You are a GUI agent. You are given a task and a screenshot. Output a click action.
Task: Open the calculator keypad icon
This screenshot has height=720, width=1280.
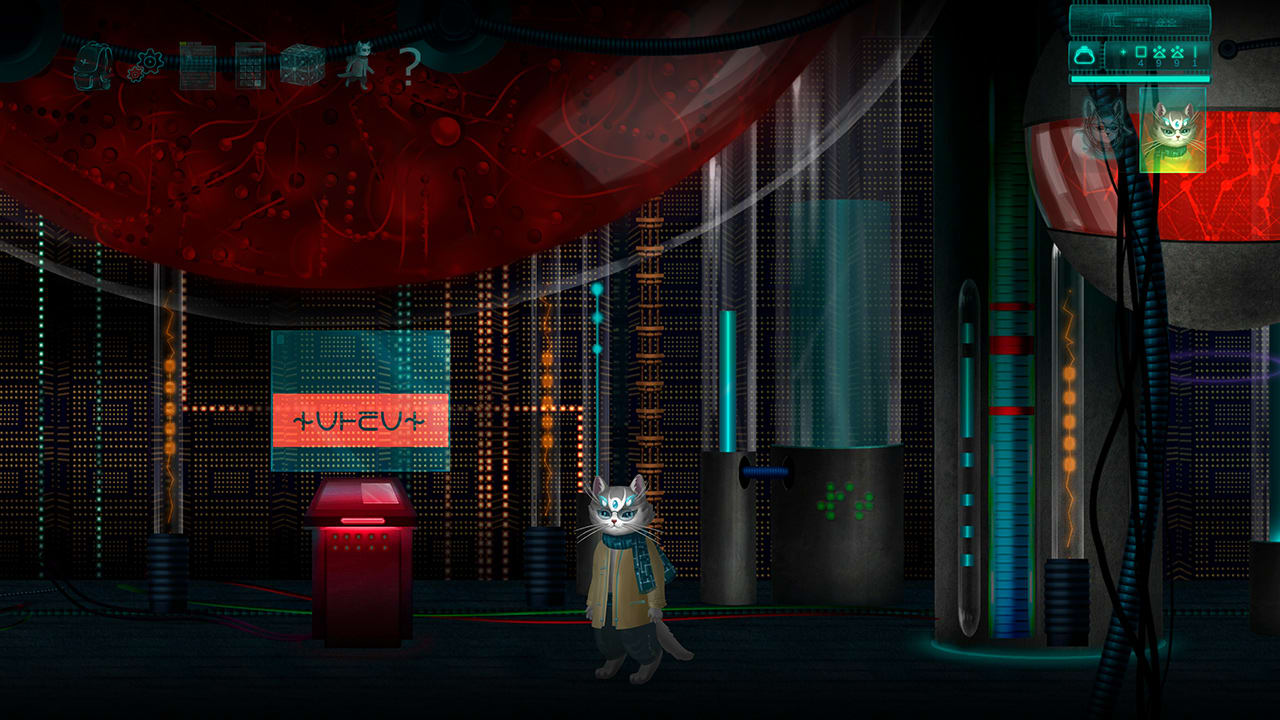250,64
